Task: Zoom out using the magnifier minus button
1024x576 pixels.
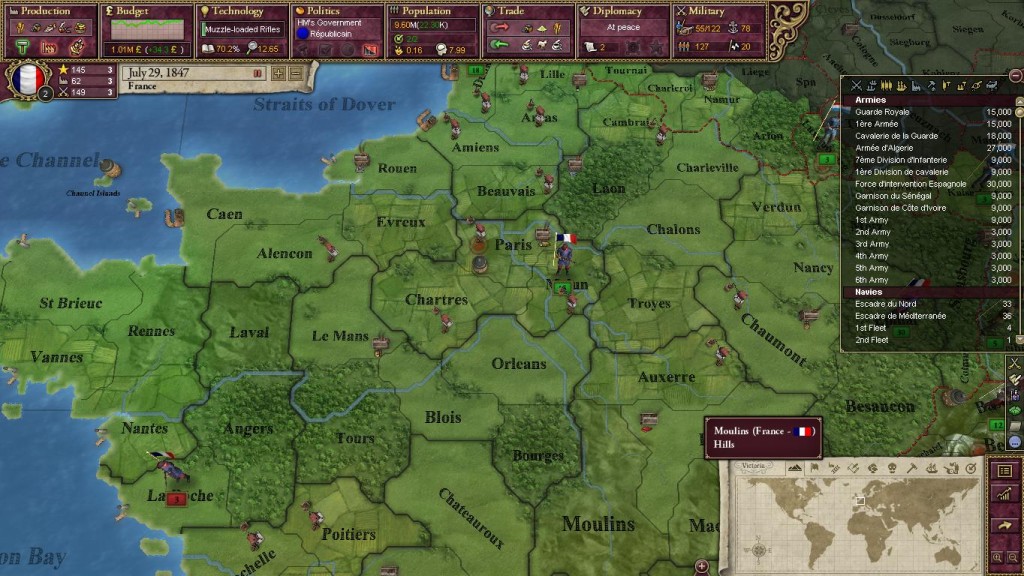Action: pos(1014,557)
